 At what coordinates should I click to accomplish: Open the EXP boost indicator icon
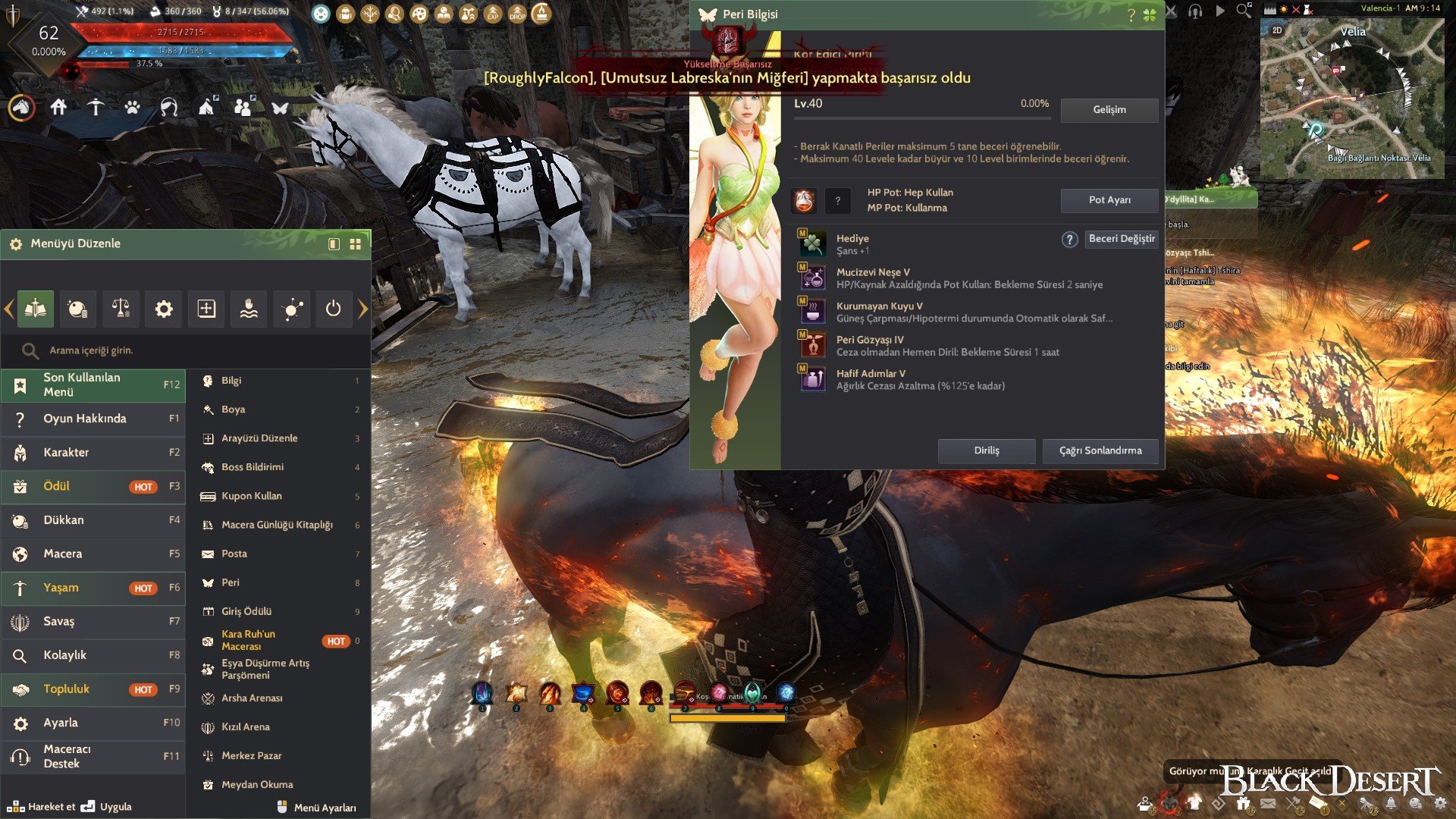(x=492, y=14)
